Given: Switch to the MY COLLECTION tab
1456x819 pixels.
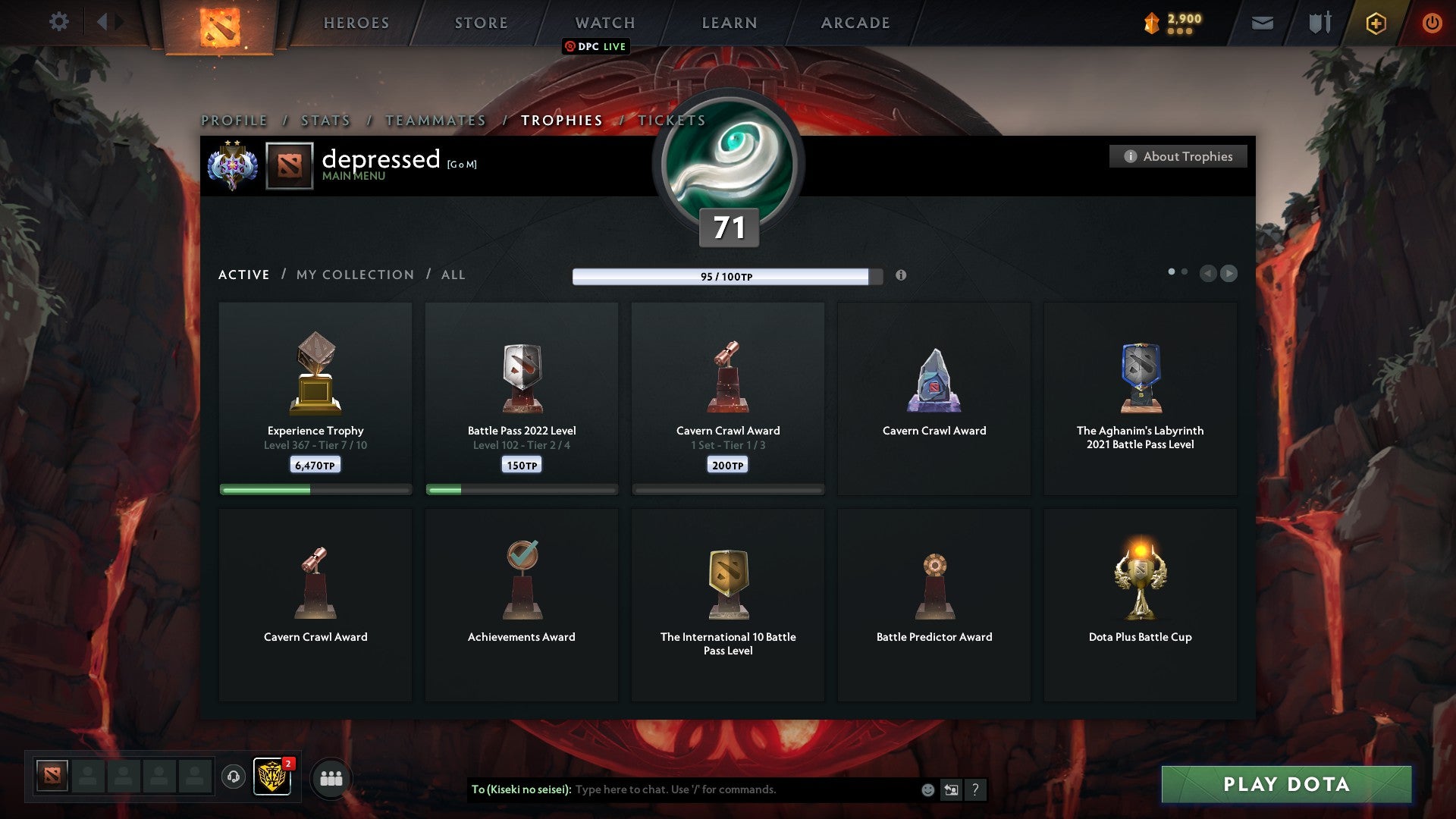Looking at the screenshot, I should pyautogui.click(x=354, y=275).
